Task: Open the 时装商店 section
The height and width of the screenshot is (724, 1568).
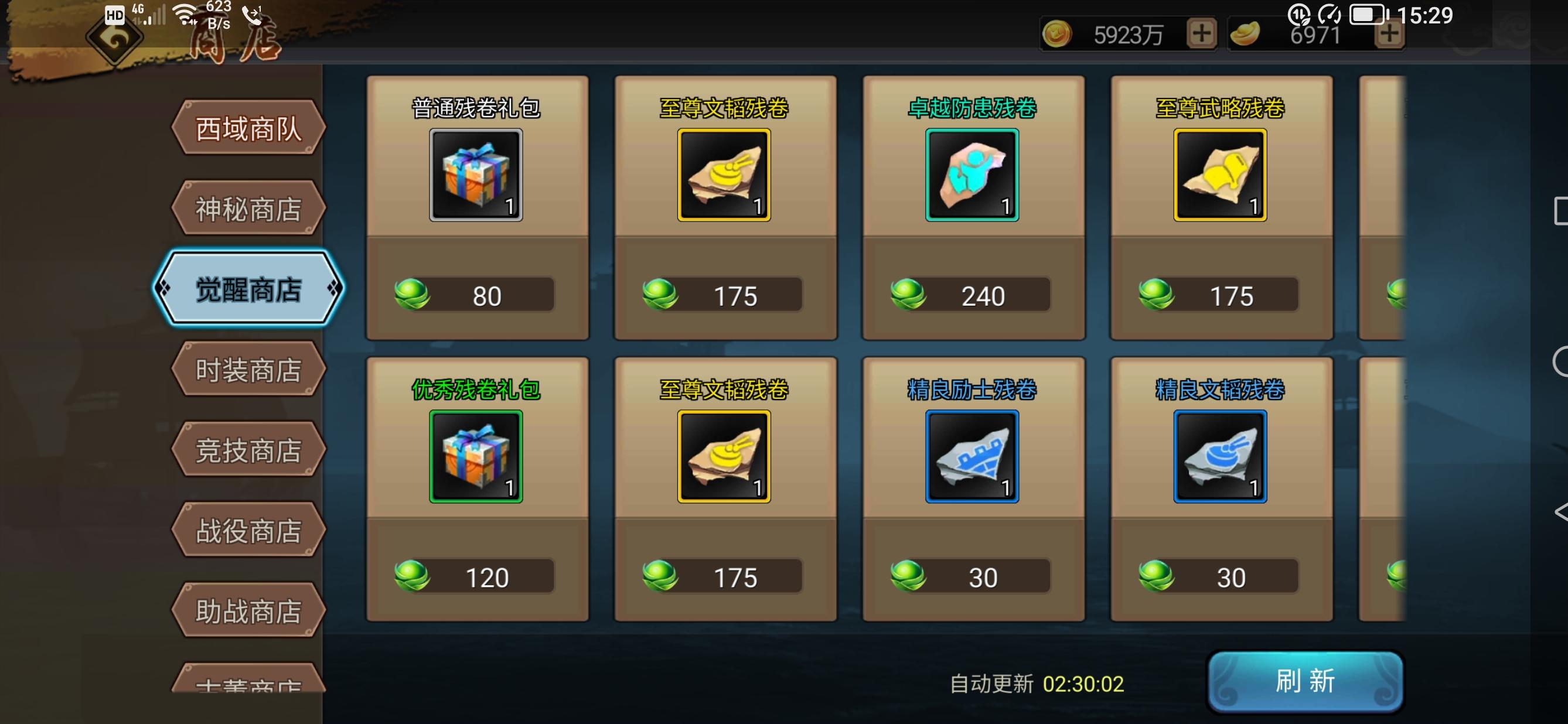Action: (248, 370)
